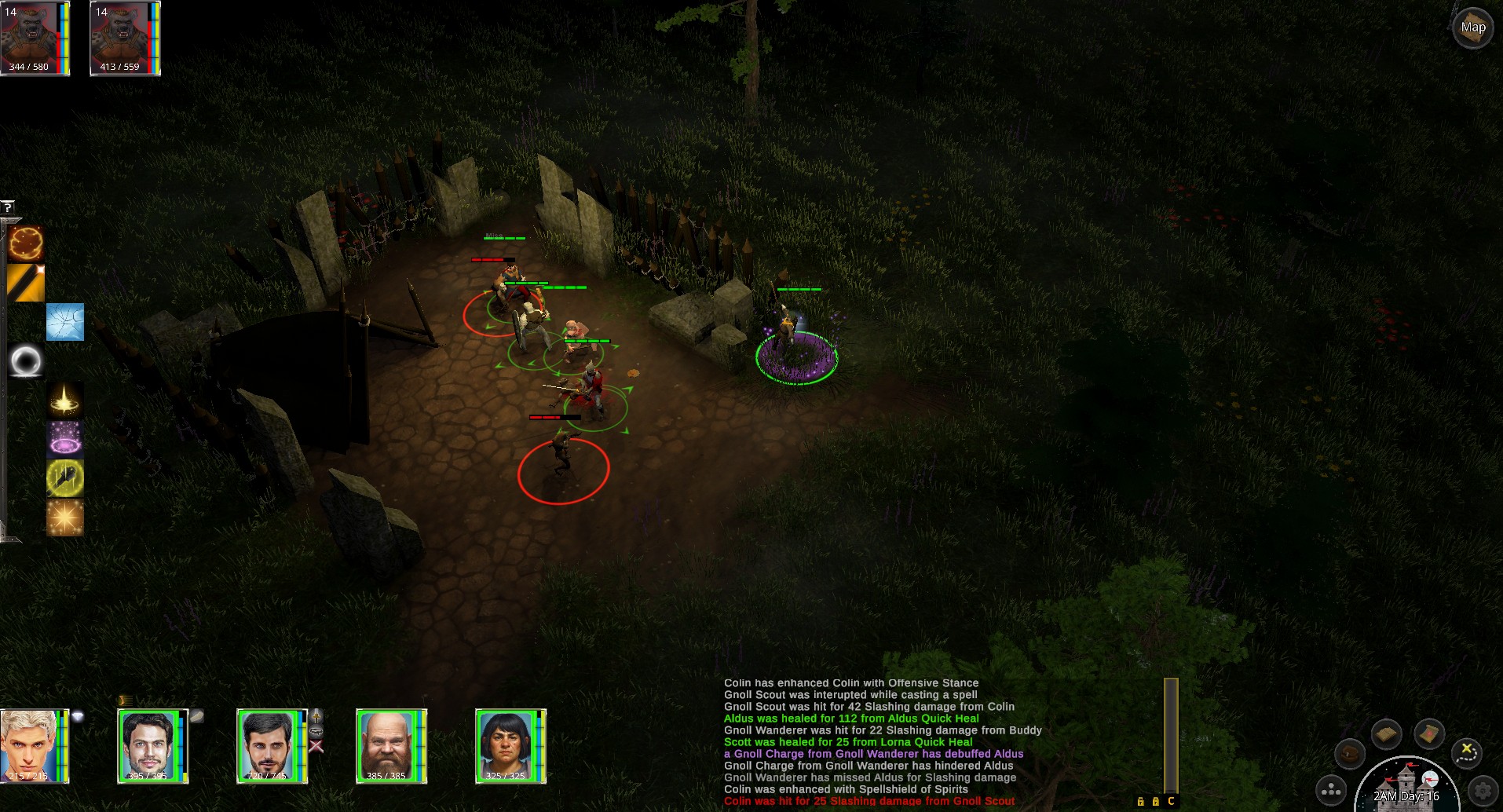Select the bald bearded dwarf portrait
Image resolution: width=1503 pixels, height=812 pixels.
pyautogui.click(x=388, y=745)
